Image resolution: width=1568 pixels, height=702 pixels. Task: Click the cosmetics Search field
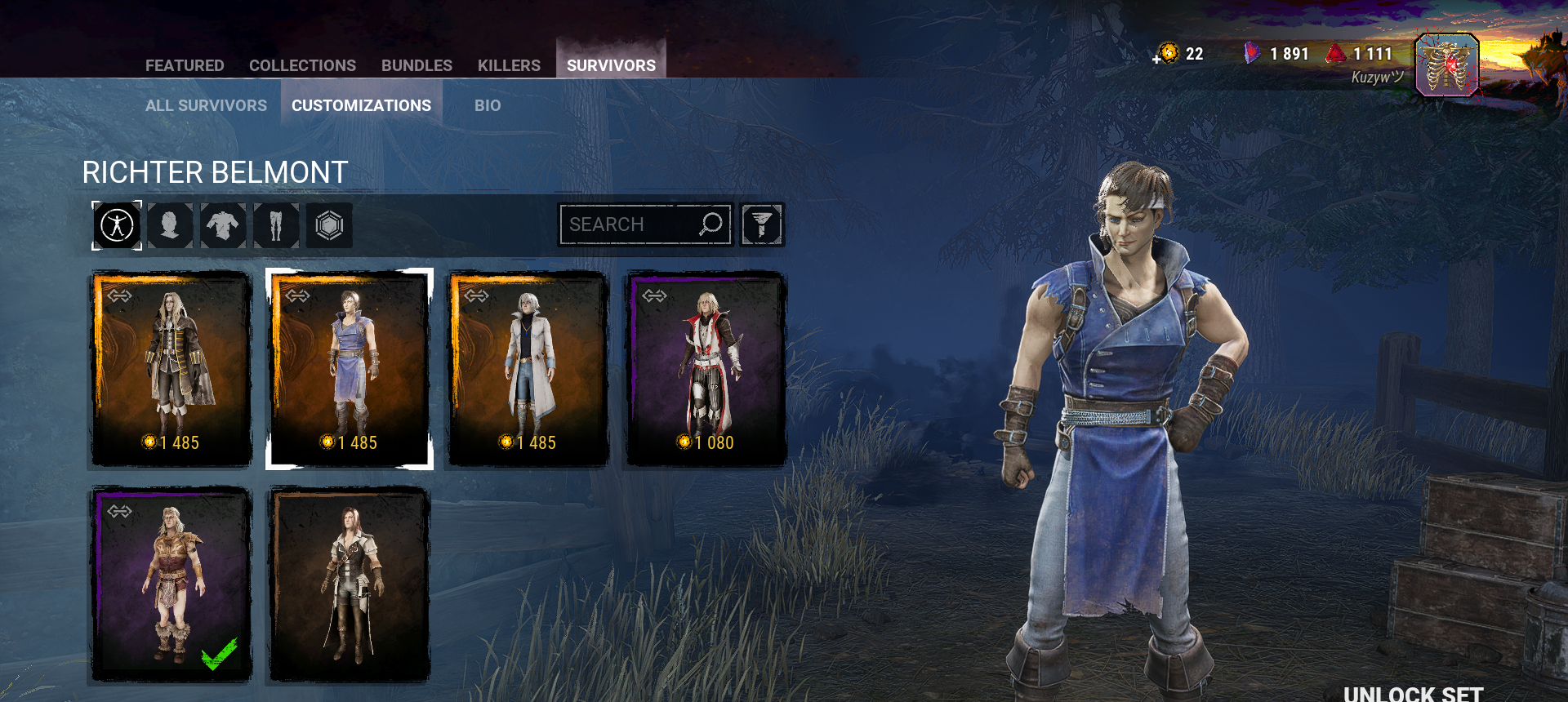[629, 224]
